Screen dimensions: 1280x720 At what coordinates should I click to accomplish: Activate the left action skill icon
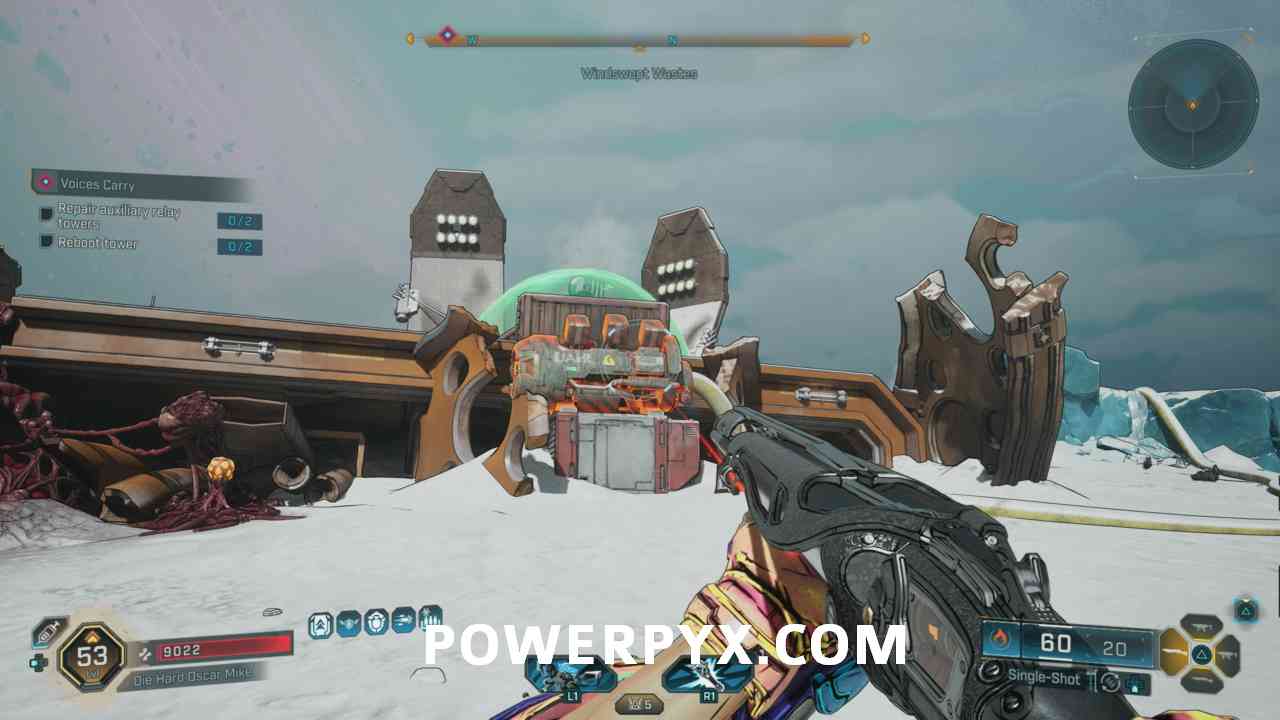point(571,677)
